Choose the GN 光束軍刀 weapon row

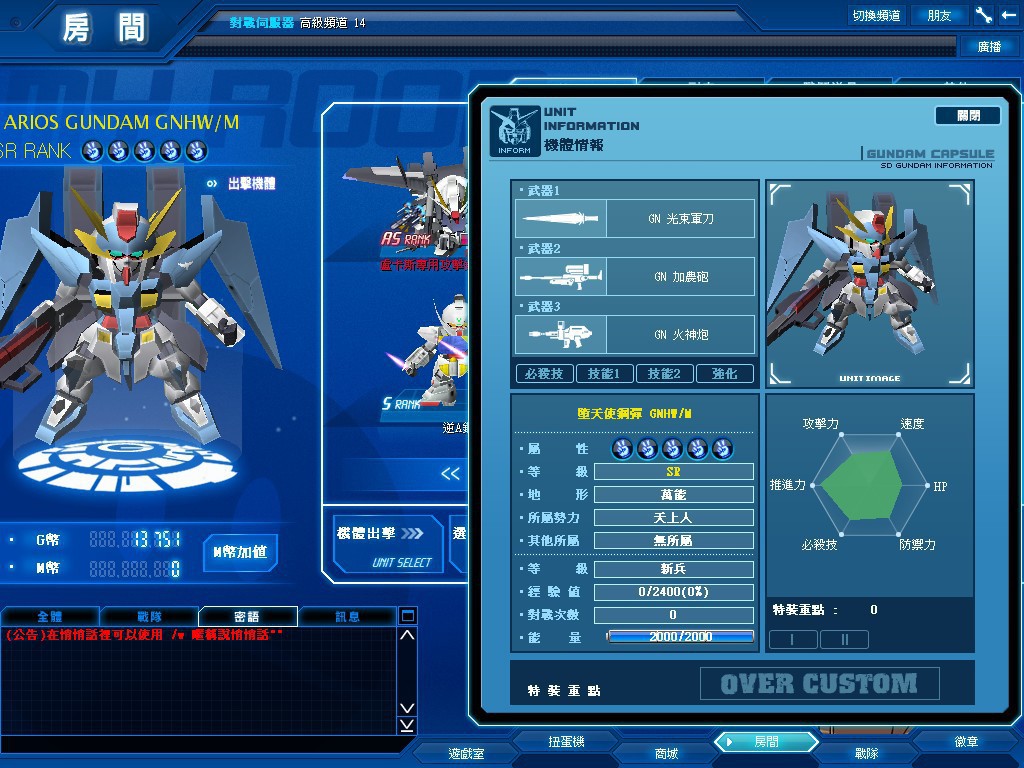(635, 218)
